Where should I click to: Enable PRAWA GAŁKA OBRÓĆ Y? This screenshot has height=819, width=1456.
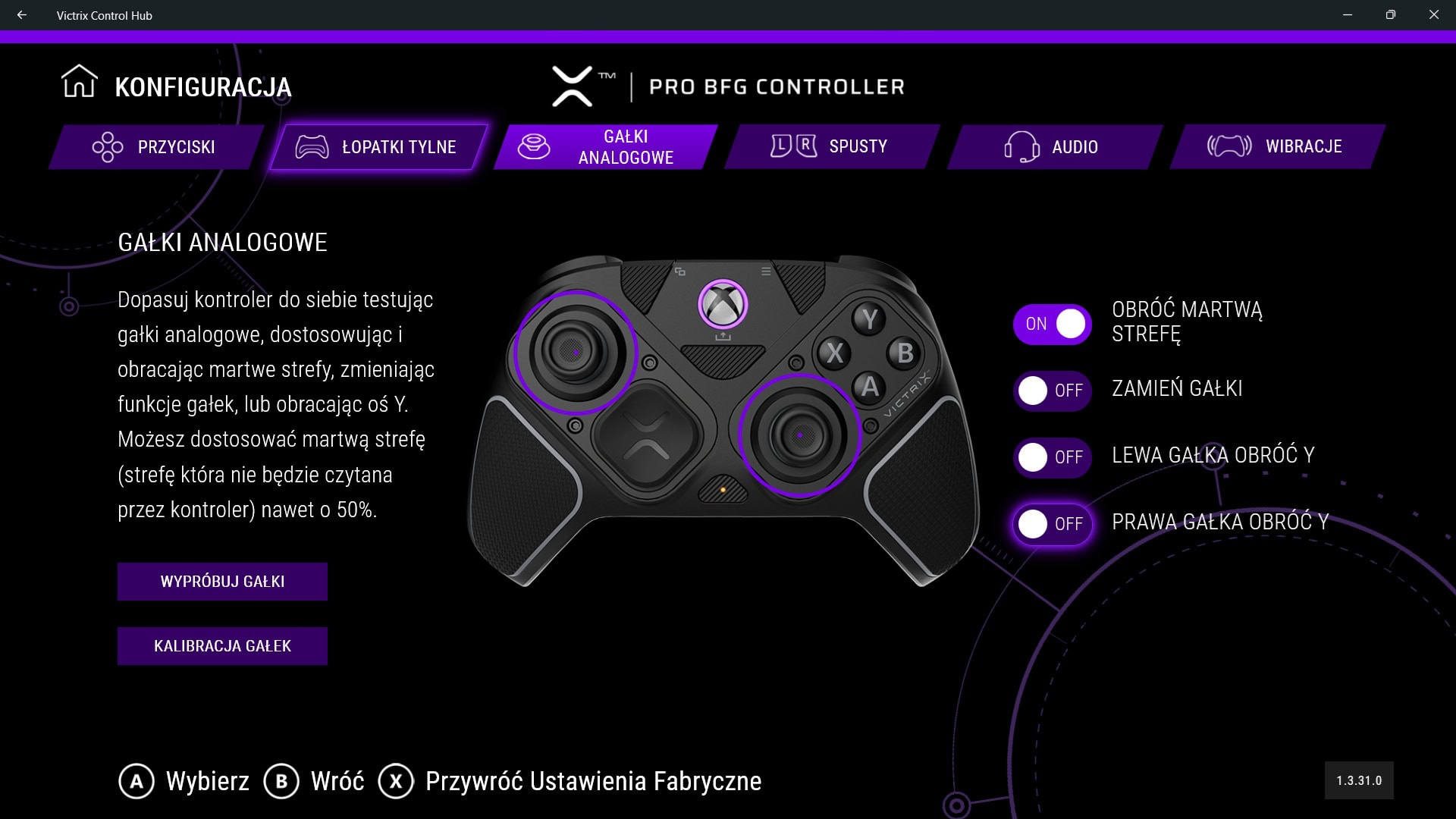1052,524
